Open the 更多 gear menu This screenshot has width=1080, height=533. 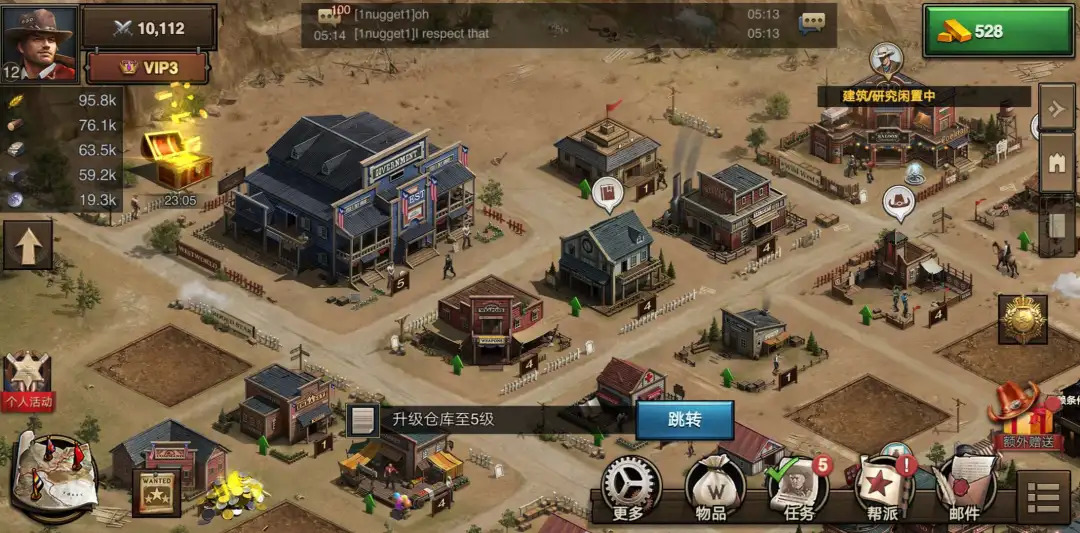[630, 489]
